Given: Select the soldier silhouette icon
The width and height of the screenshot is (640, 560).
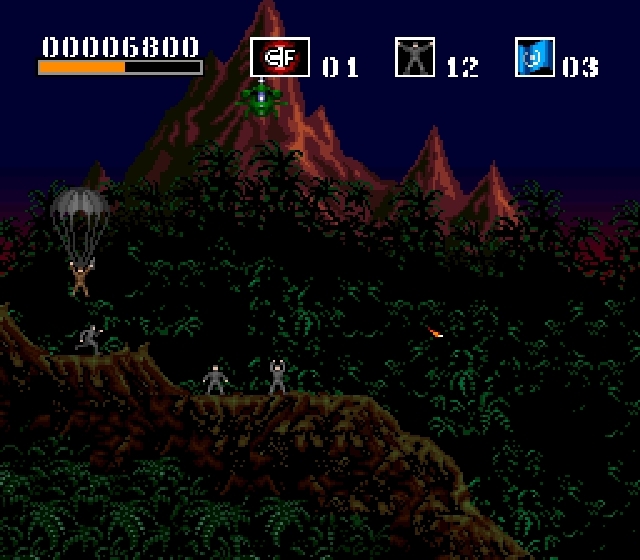Looking at the screenshot, I should pyautogui.click(x=415, y=58).
